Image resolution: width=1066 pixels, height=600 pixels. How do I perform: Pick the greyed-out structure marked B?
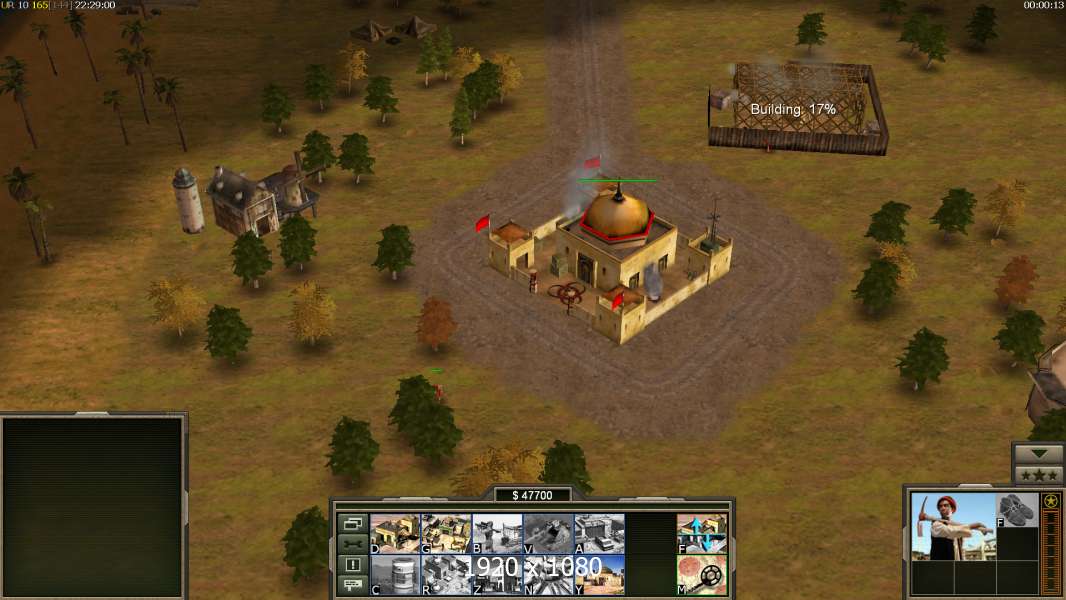click(x=497, y=533)
